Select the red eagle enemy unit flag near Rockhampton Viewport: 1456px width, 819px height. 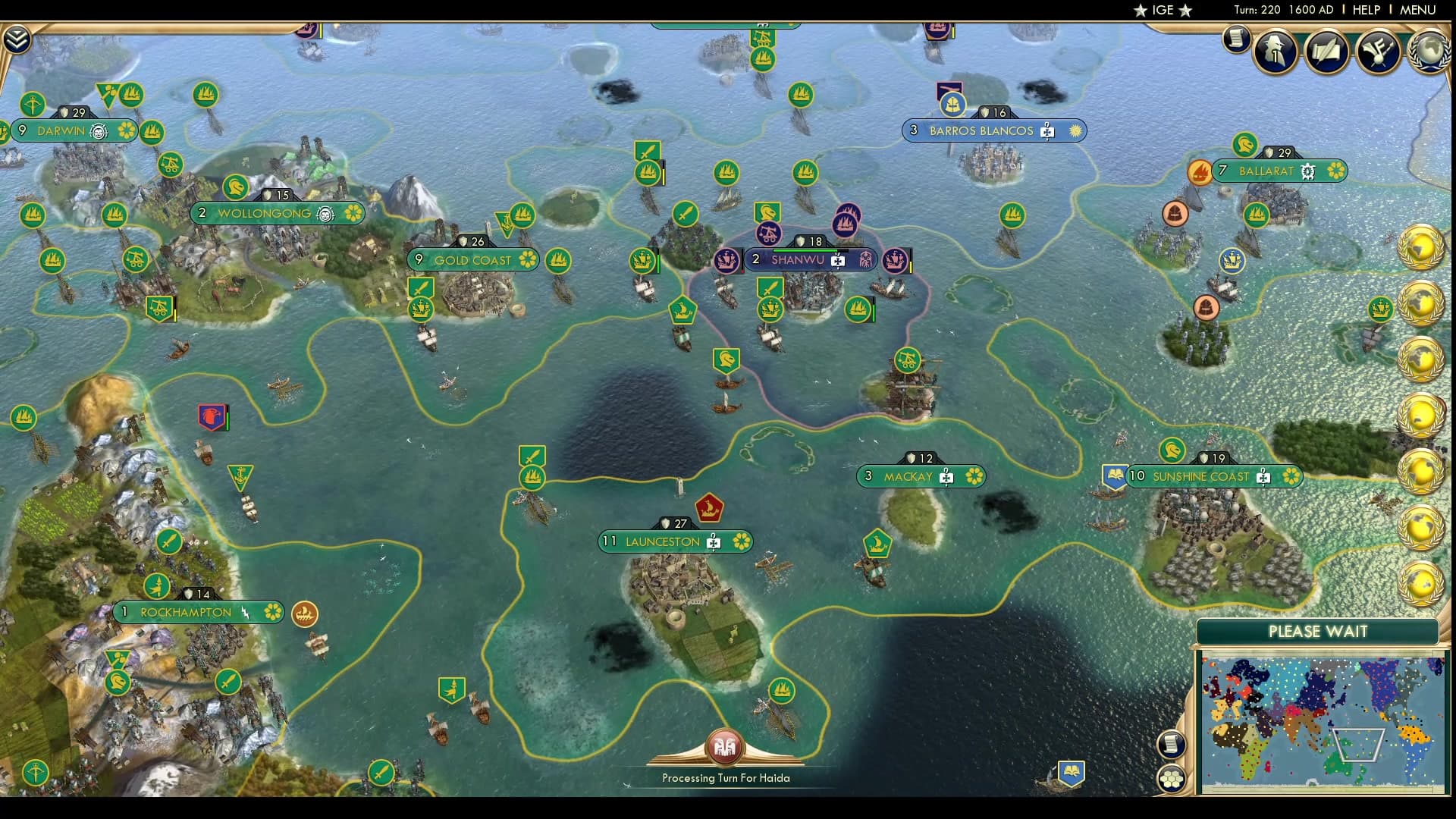213,416
